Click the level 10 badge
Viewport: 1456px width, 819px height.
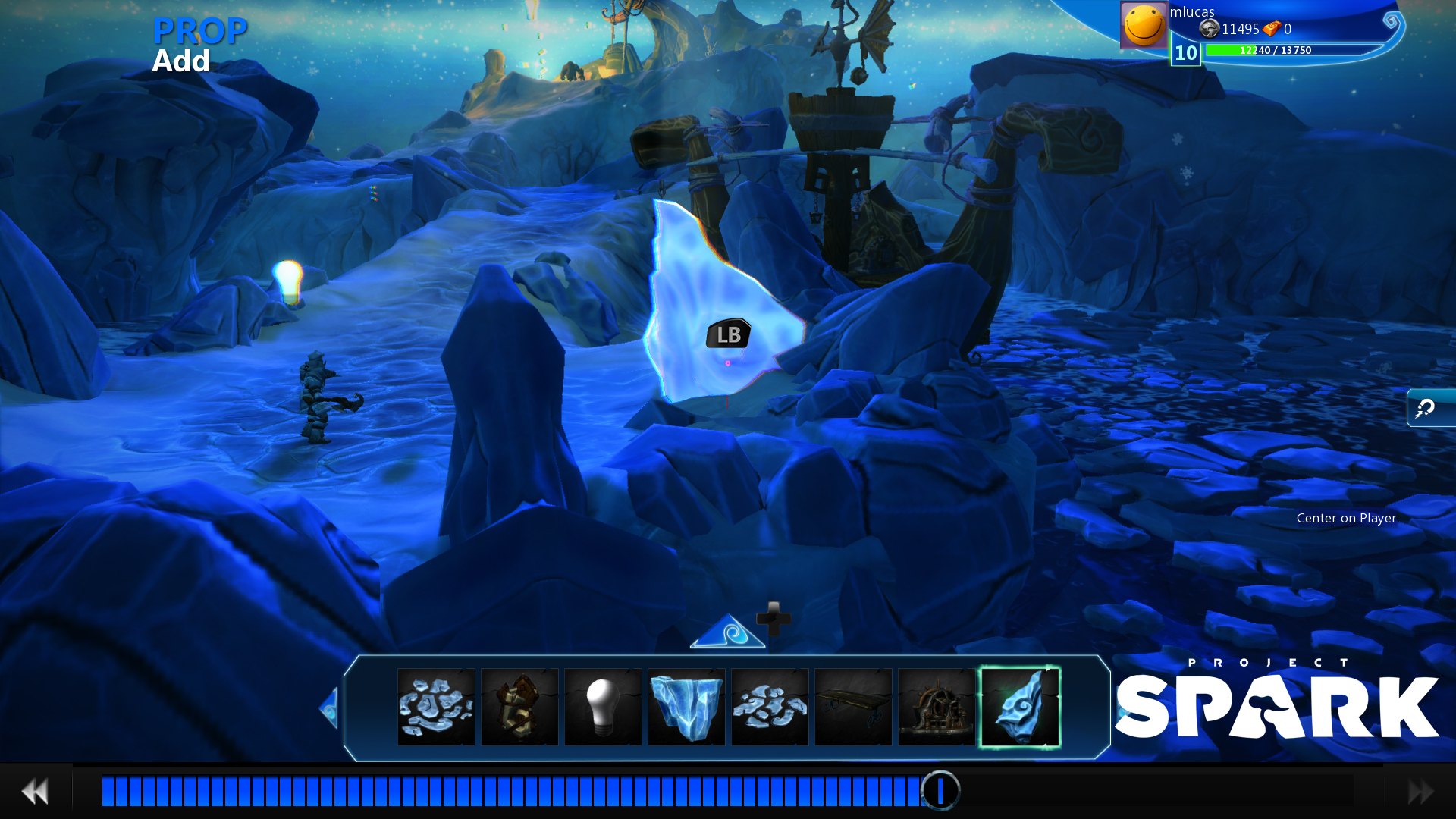tap(1185, 54)
